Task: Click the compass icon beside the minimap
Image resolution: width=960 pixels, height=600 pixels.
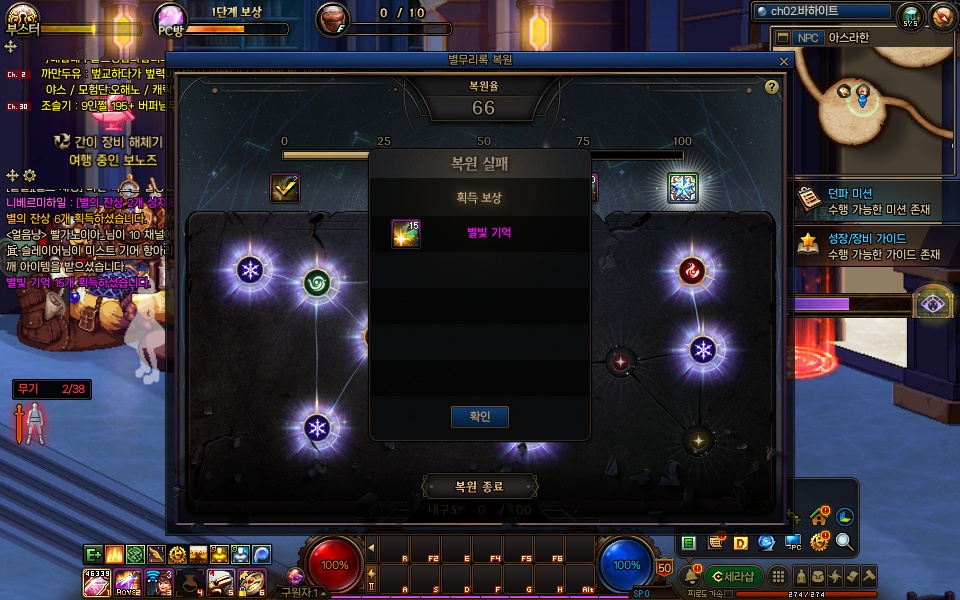Action: coord(942,16)
